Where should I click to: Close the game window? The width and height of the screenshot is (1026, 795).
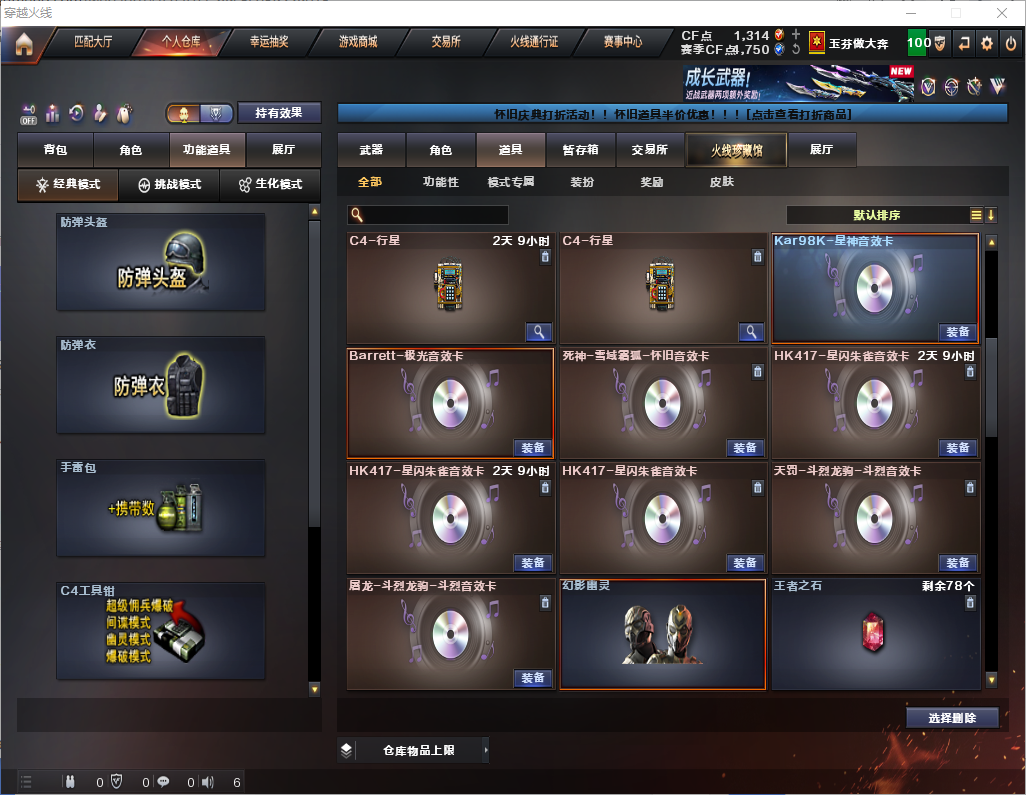point(1002,13)
